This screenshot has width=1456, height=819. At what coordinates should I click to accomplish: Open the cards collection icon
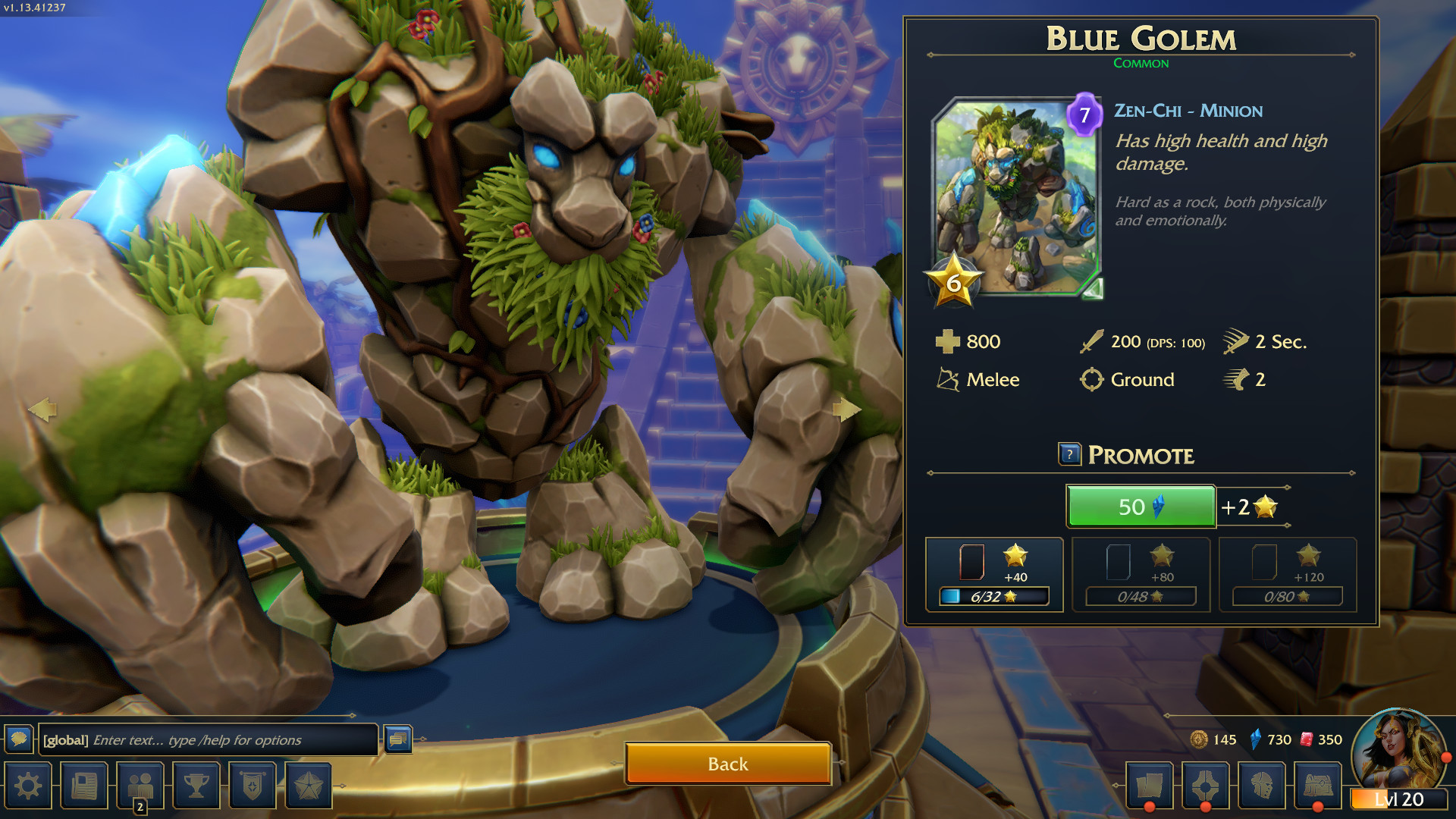click(x=1150, y=786)
